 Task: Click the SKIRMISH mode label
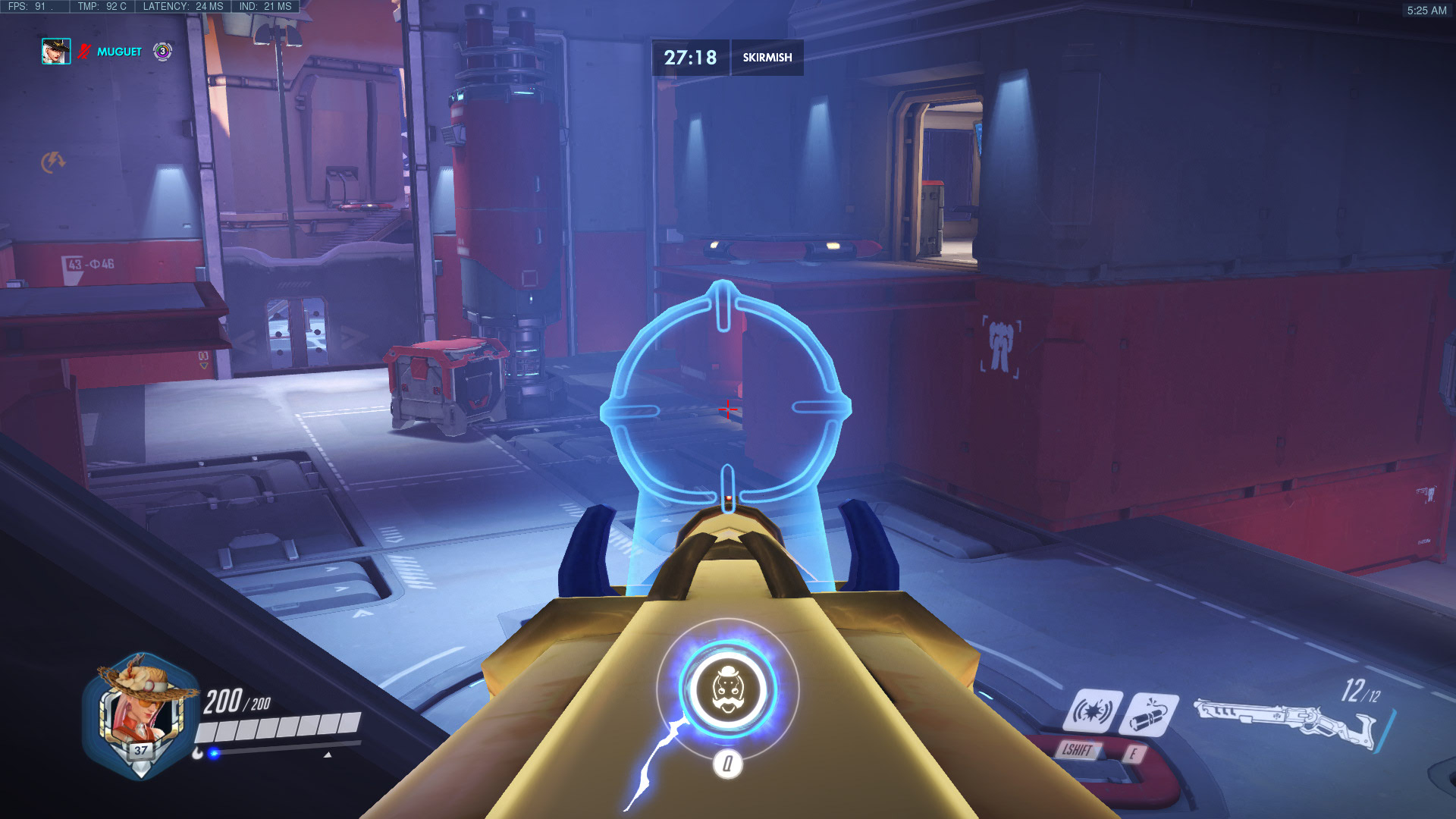[x=767, y=58]
